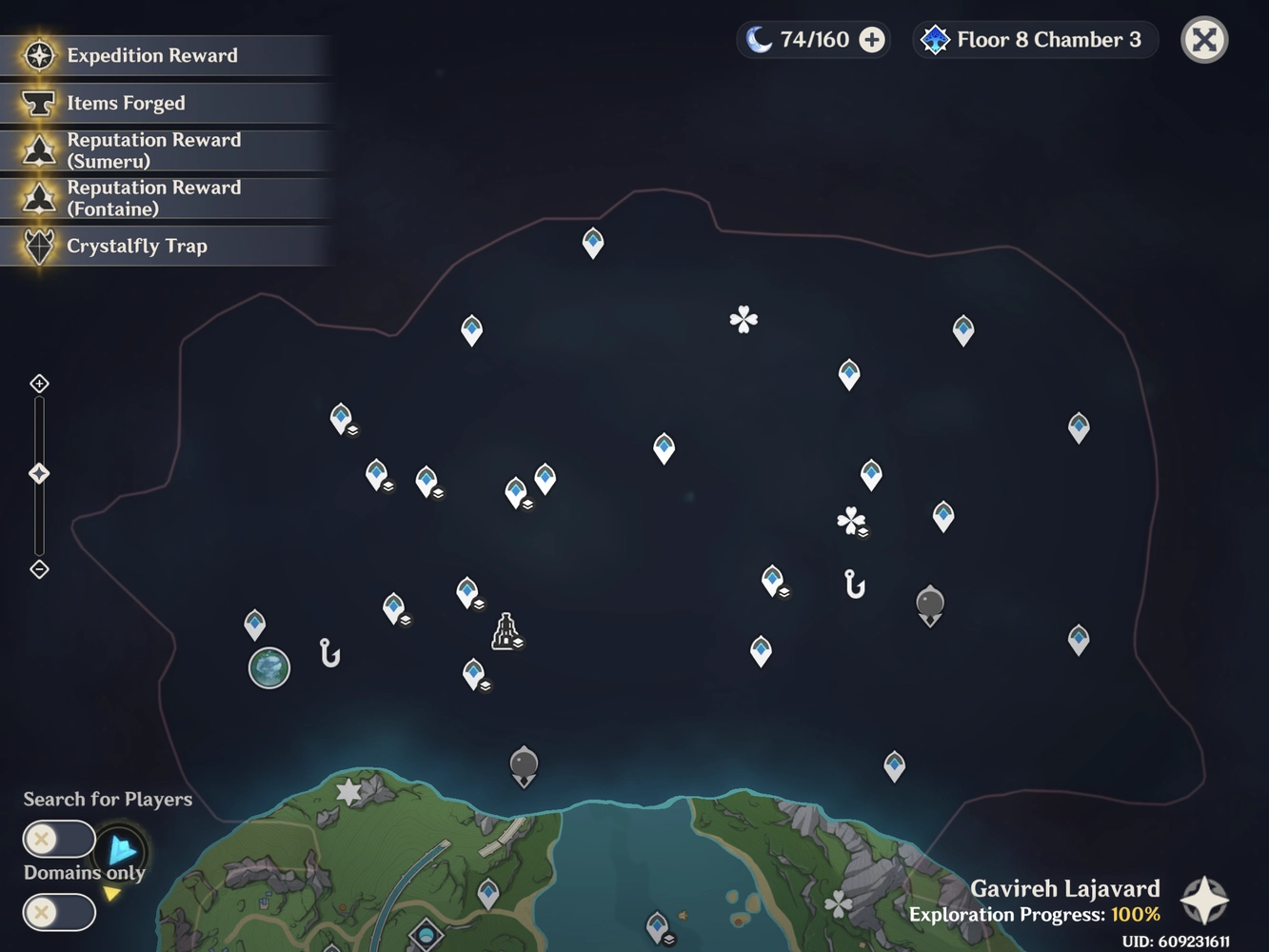The image size is (1269, 952).
Task: Select the green orb waypoint on the left
Action: point(268,668)
